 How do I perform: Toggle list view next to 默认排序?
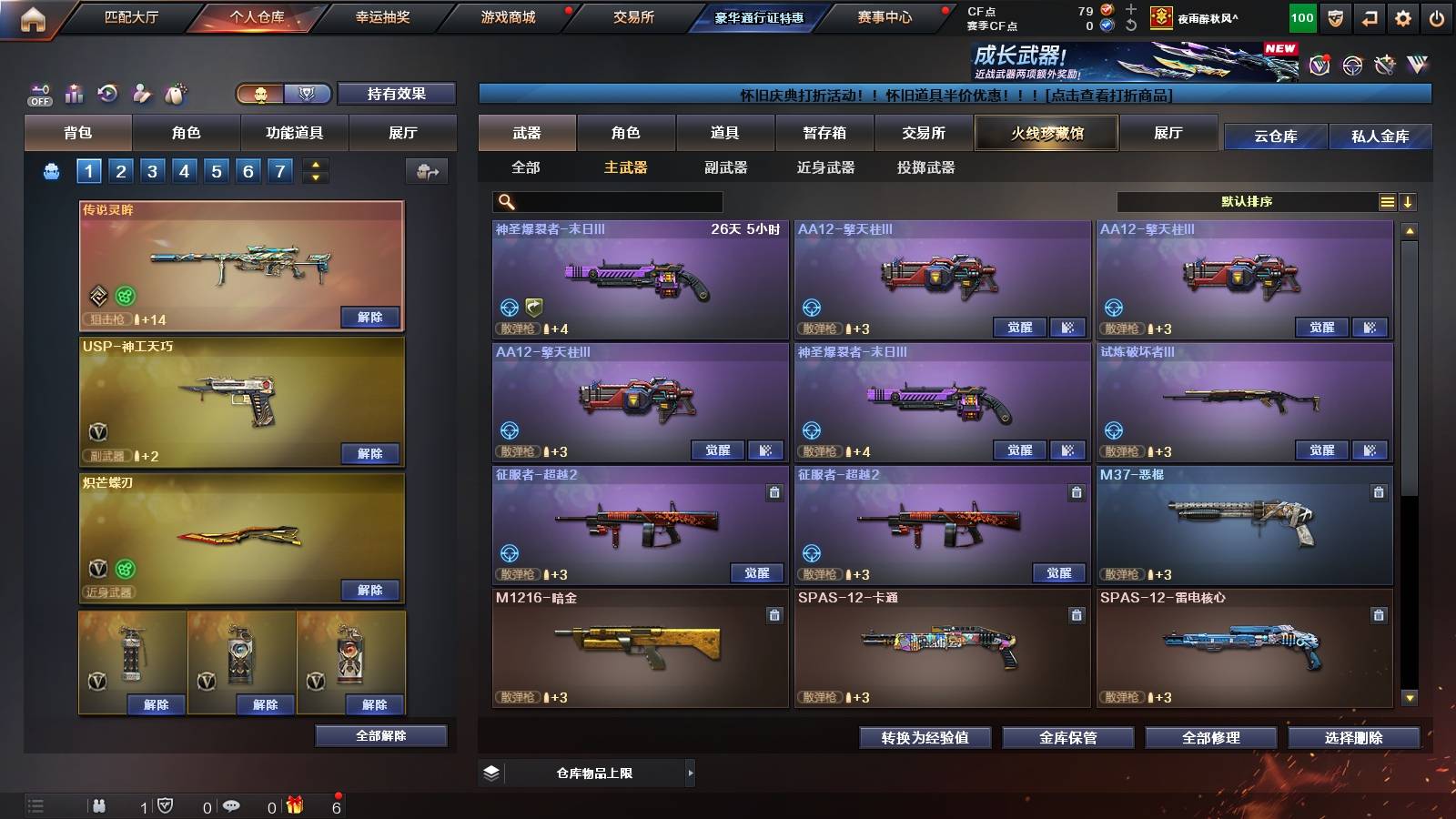(1387, 201)
